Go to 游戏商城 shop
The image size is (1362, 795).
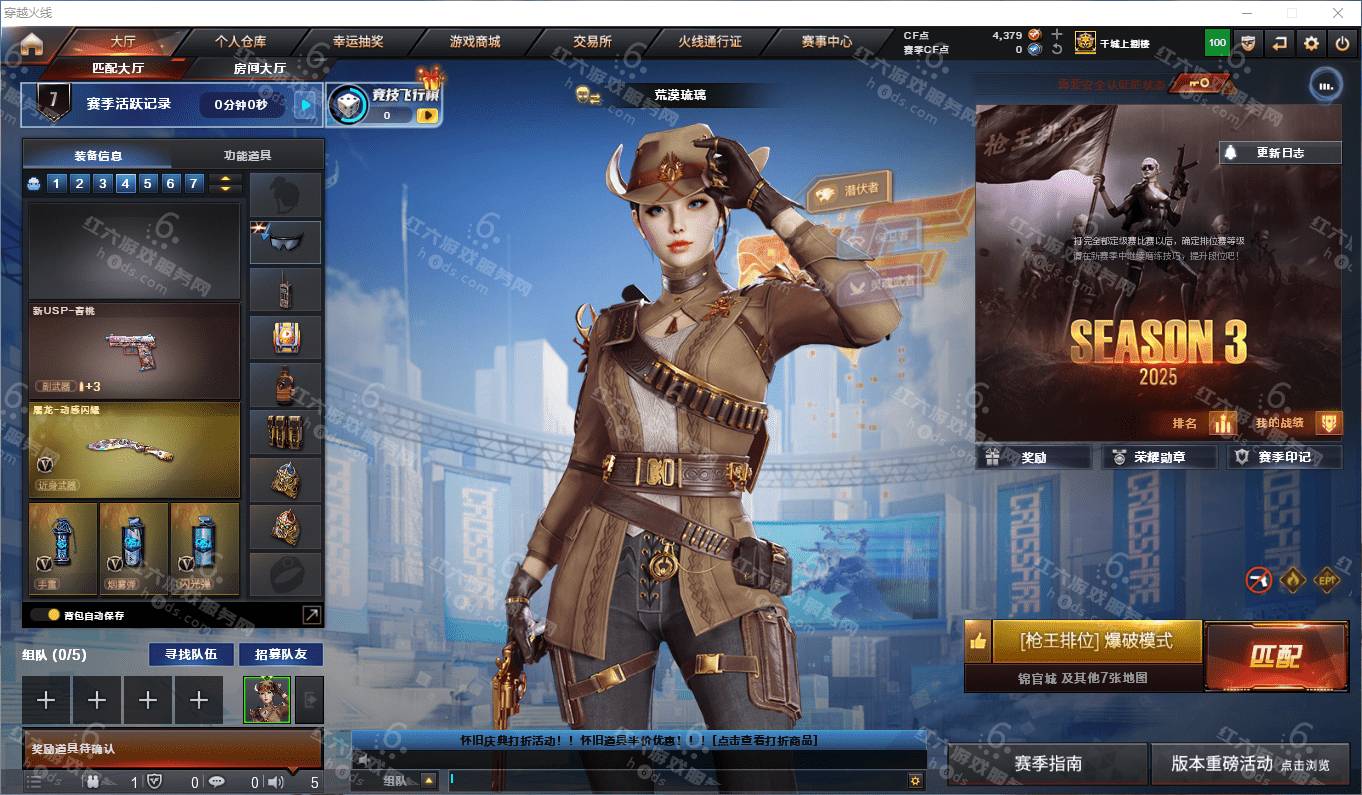pyautogui.click(x=475, y=42)
